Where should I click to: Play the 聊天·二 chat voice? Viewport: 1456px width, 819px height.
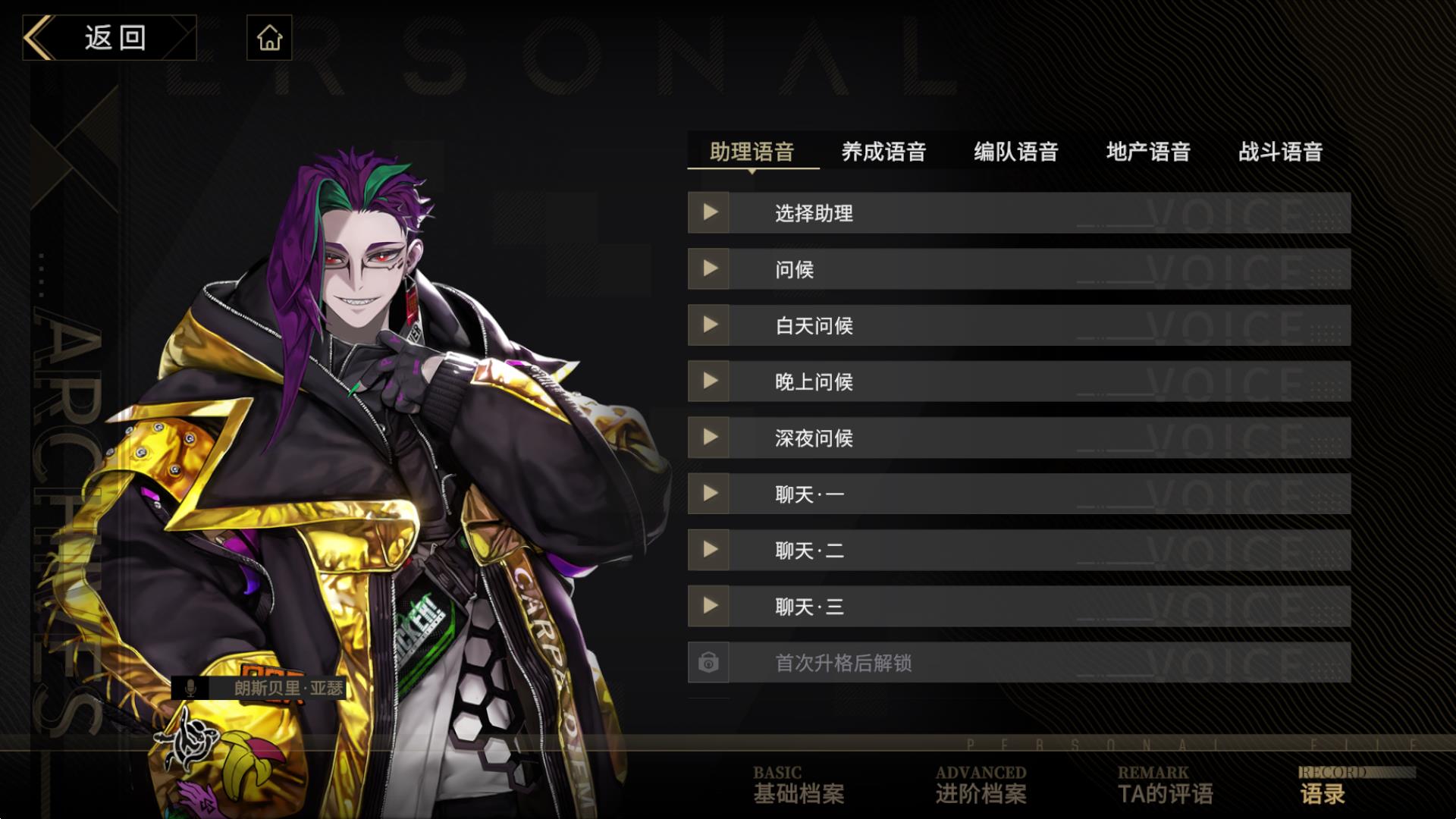[x=708, y=550]
